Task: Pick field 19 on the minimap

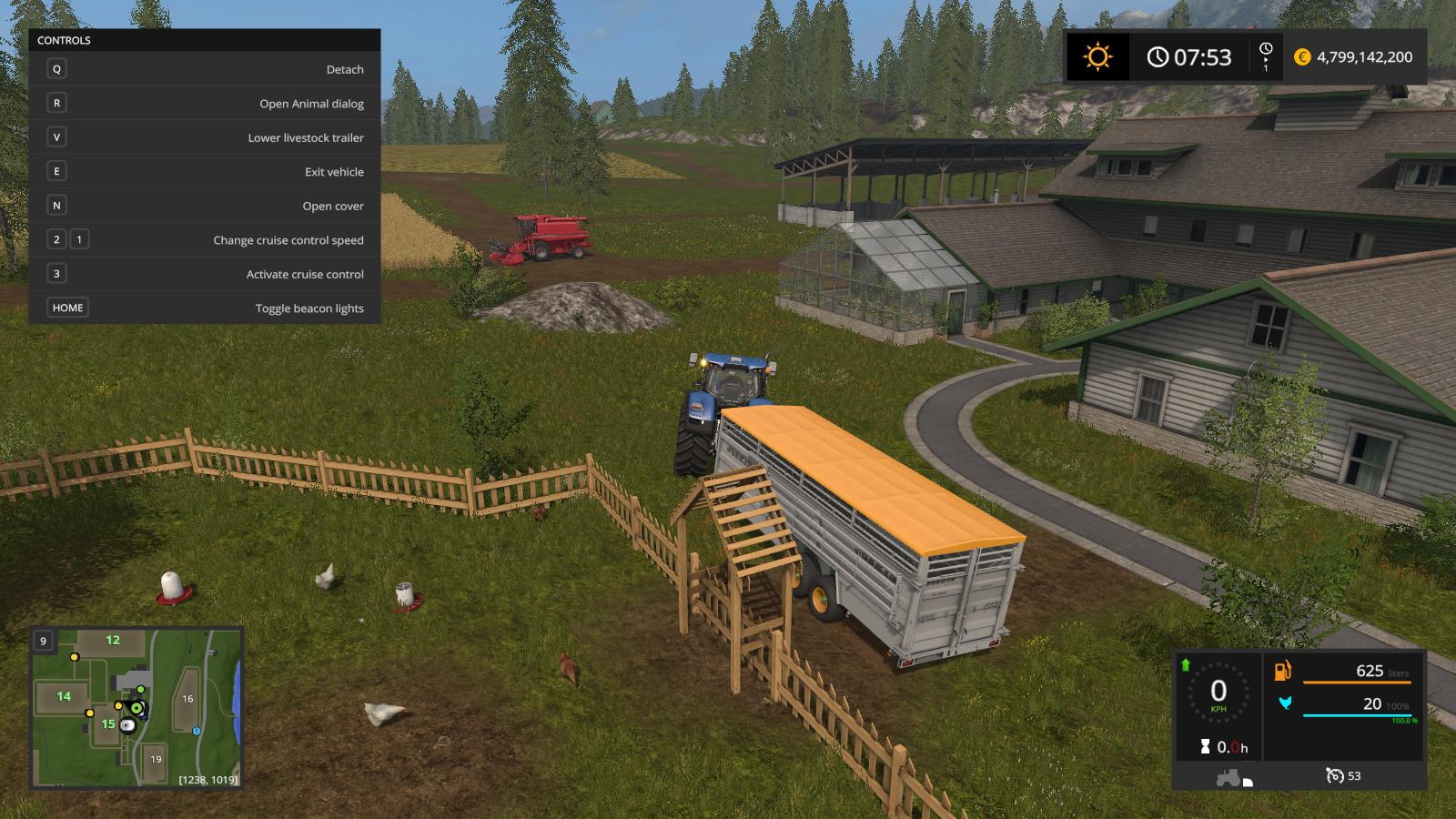Action: [x=156, y=759]
